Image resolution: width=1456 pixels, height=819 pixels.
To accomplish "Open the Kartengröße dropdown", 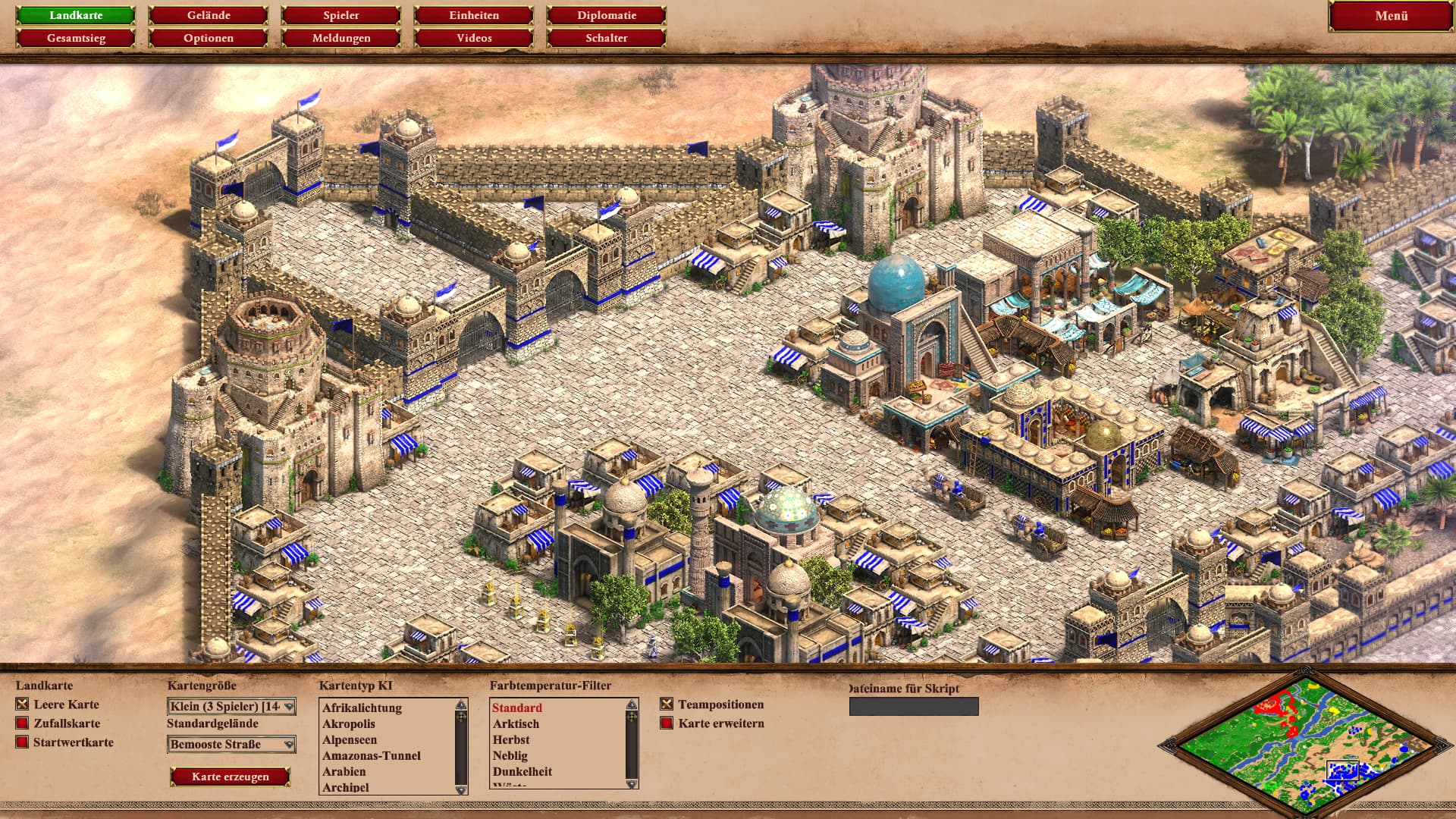I will pos(231,707).
